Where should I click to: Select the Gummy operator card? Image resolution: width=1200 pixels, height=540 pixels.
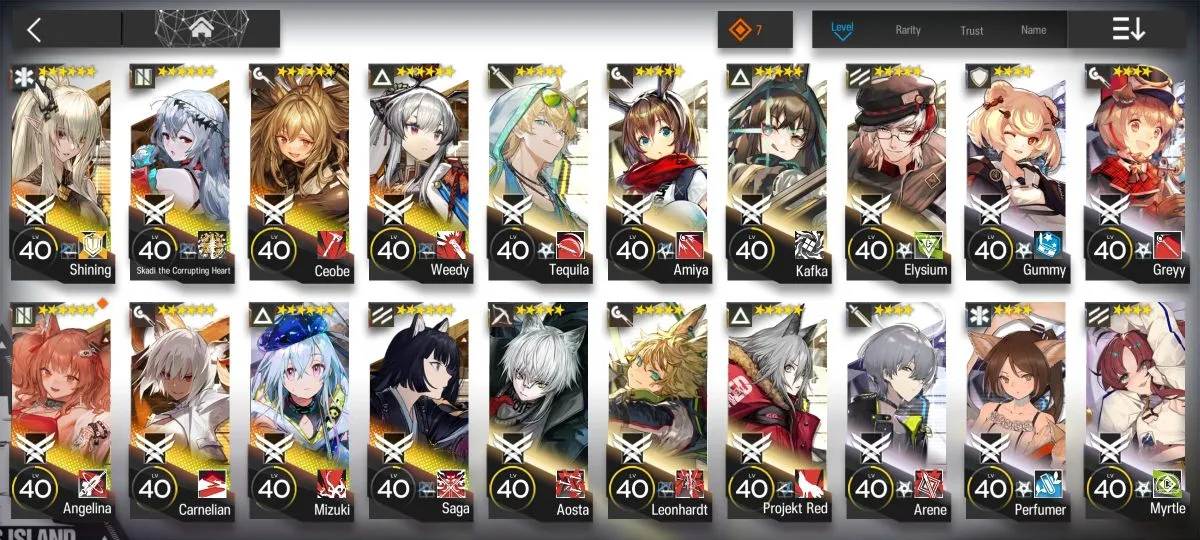pos(1016,170)
